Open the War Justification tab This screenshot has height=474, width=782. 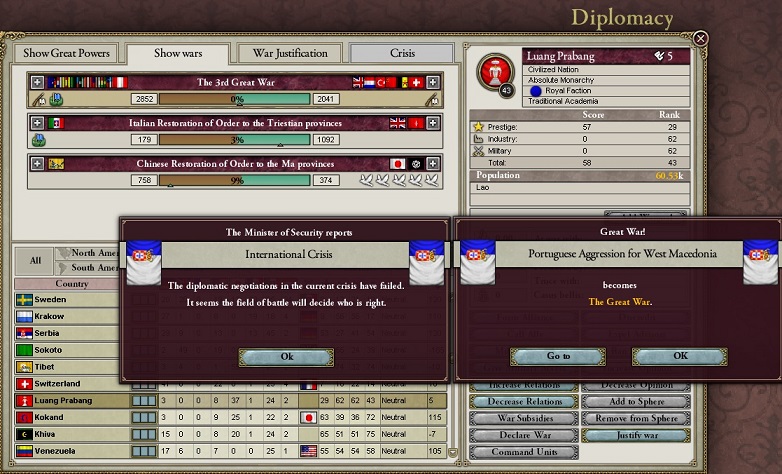pyautogui.click(x=290, y=53)
